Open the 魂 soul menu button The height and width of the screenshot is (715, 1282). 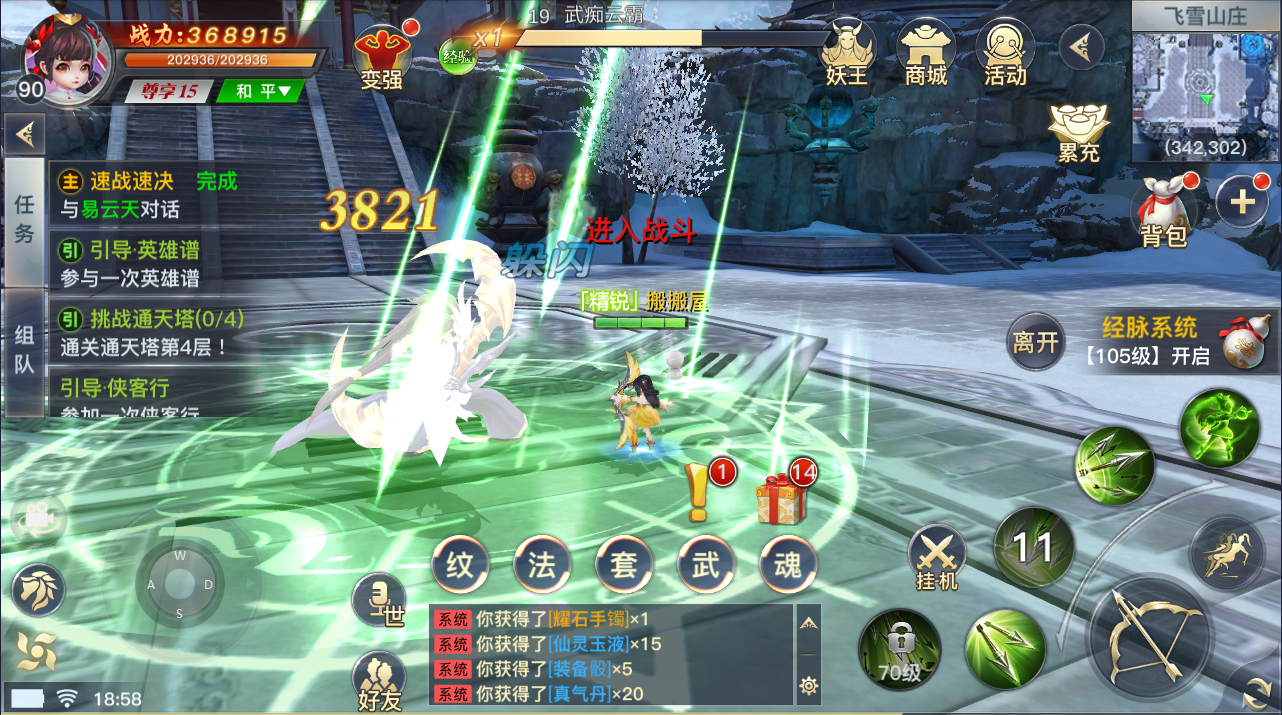[788, 565]
